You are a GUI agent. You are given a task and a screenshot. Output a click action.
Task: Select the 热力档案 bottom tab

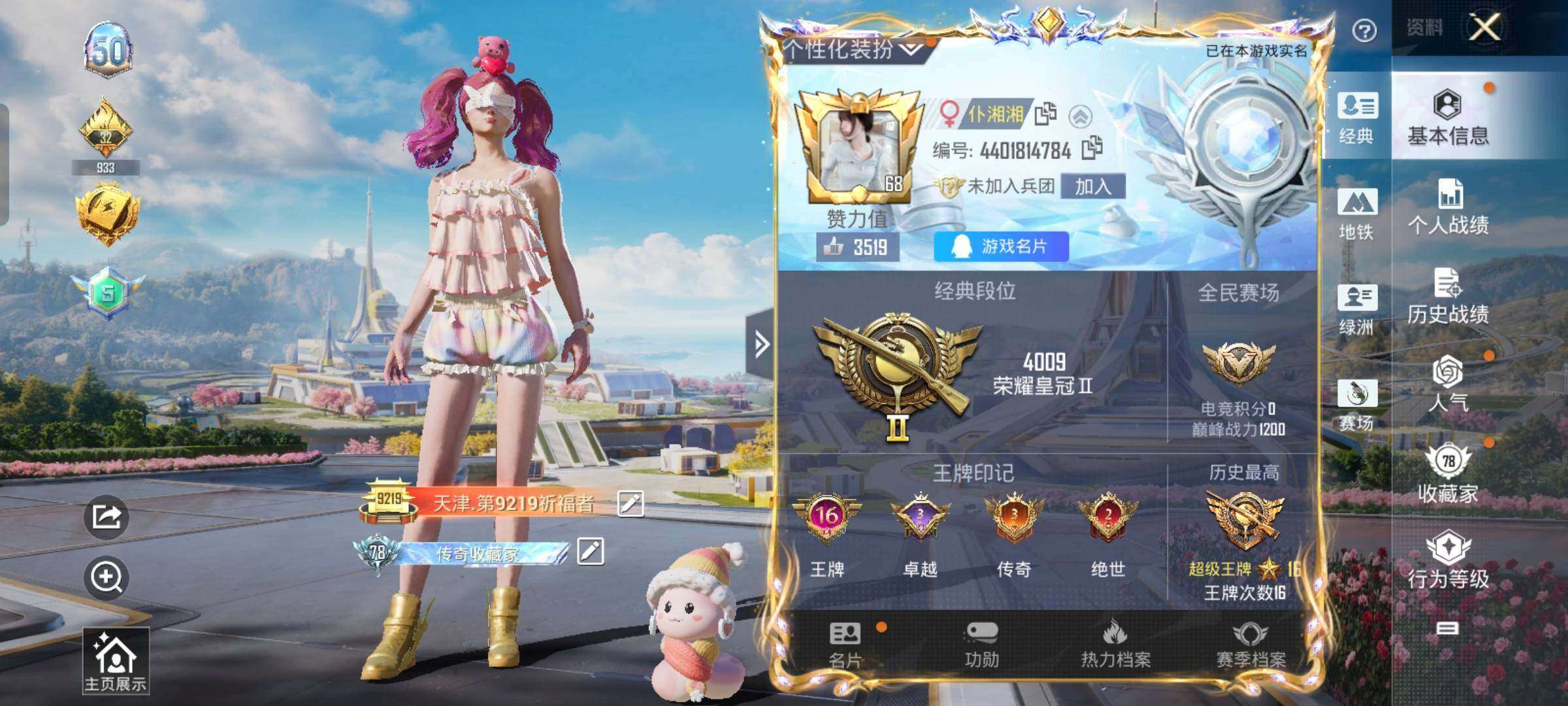(x=1116, y=644)
